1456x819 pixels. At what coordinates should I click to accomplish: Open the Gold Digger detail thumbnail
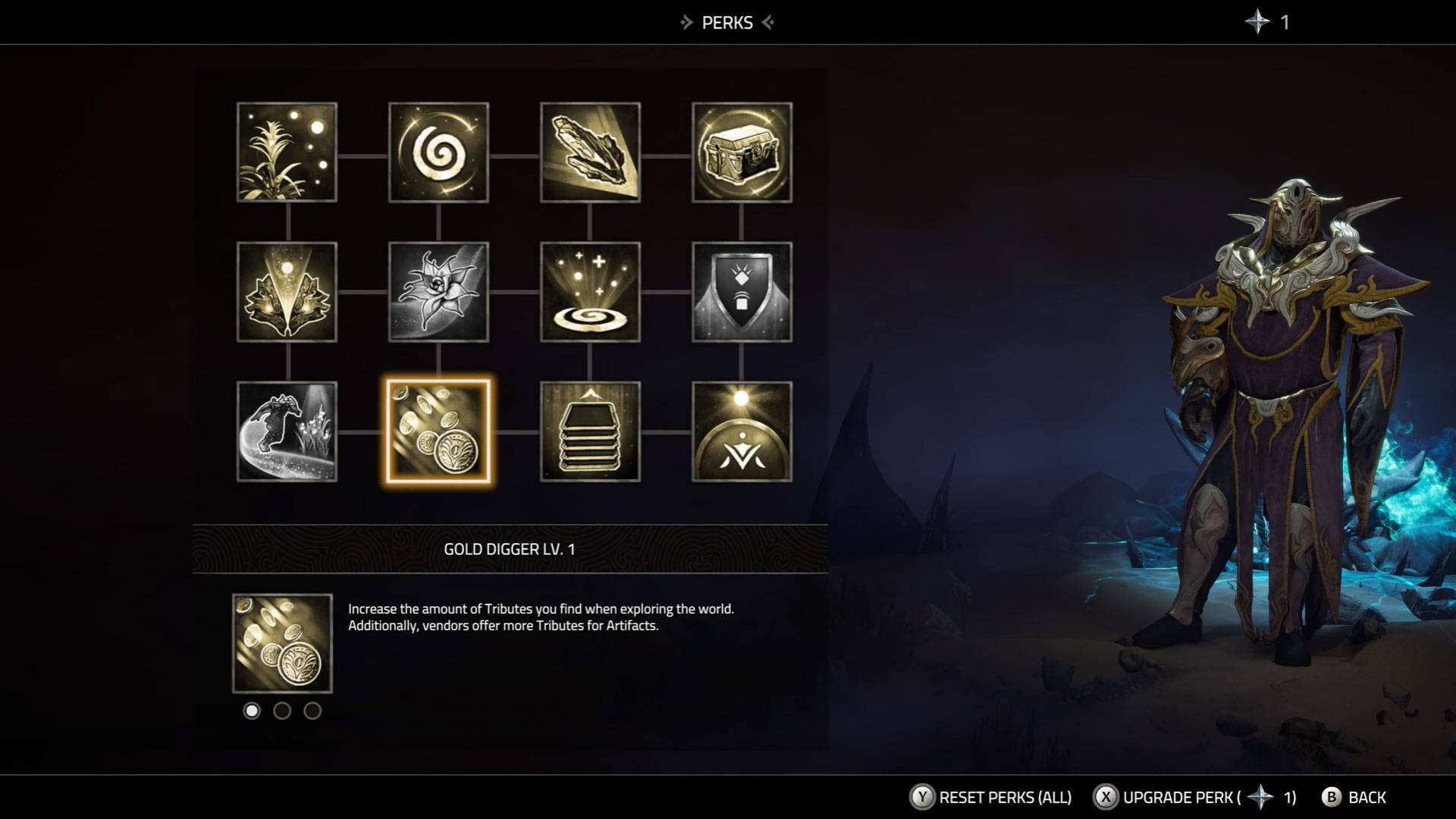[x=282, y=643]
